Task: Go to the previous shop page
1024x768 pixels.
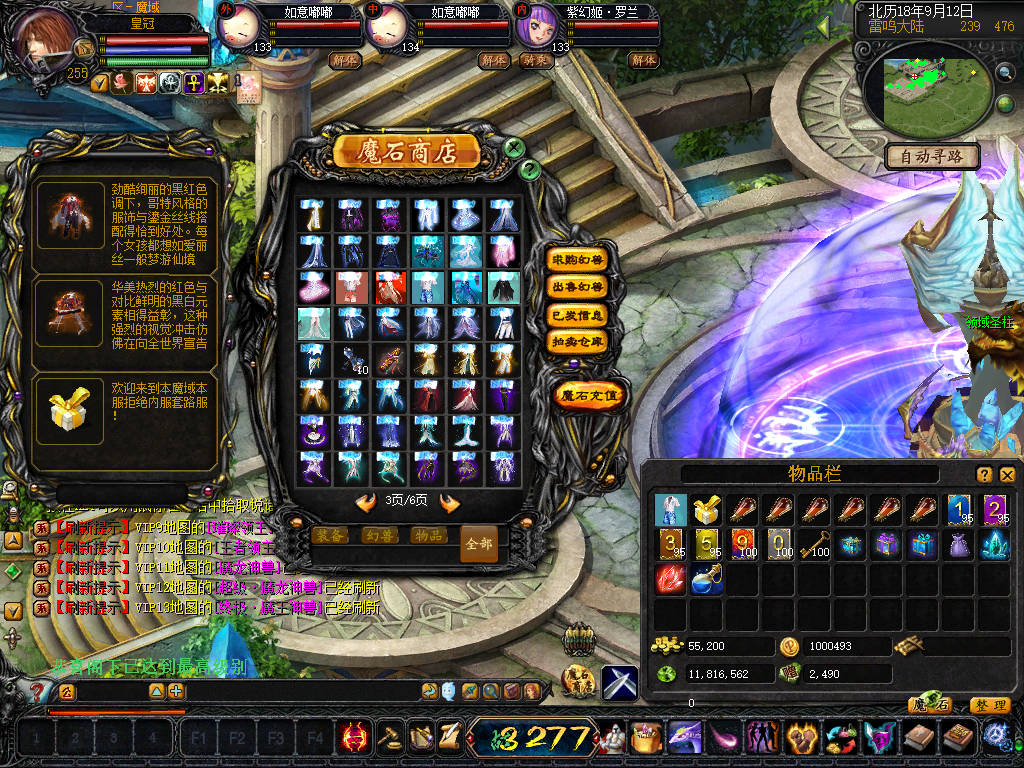Action: pos(366,503)
